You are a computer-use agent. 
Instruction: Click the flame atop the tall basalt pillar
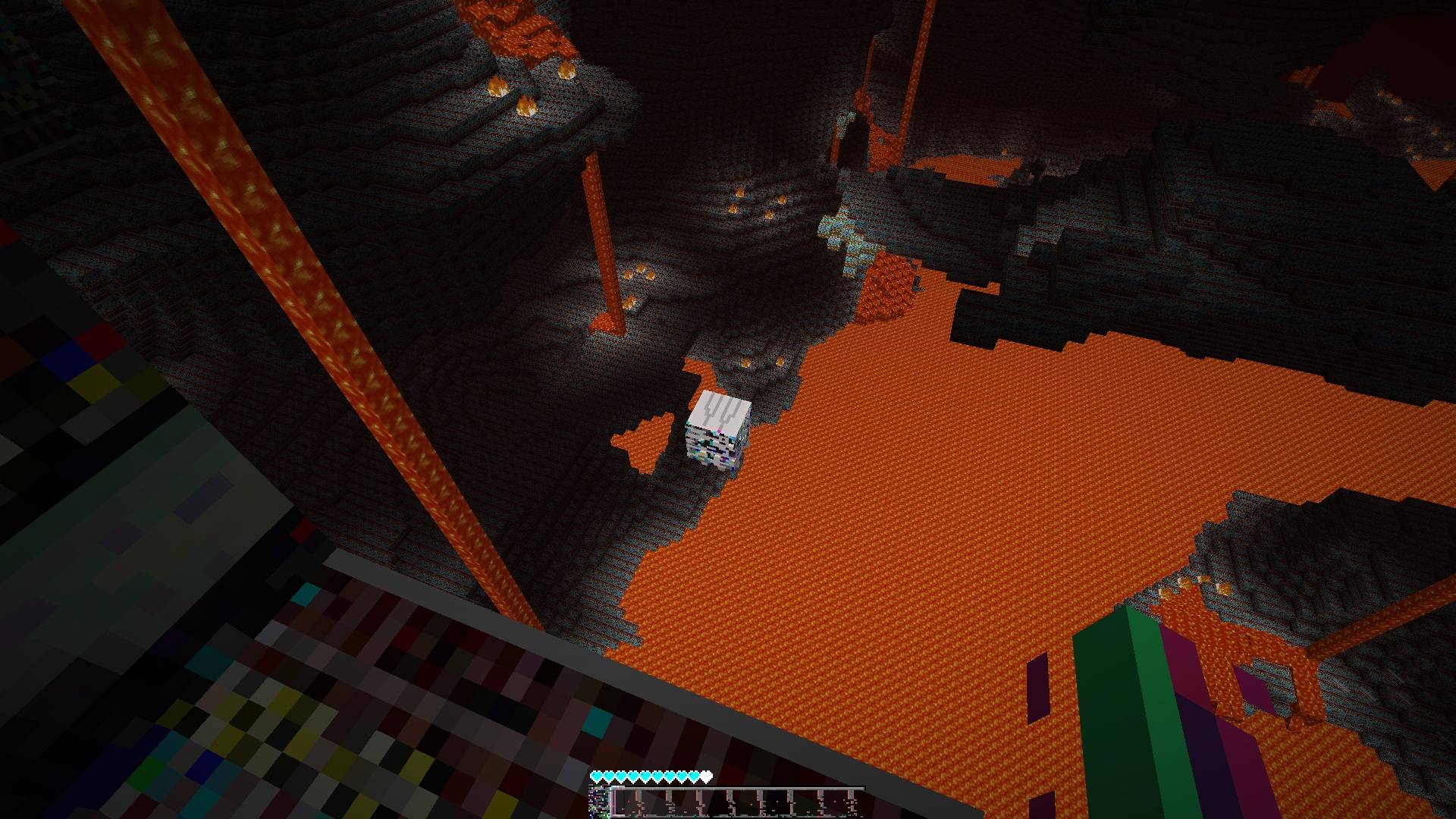[568, 71]
